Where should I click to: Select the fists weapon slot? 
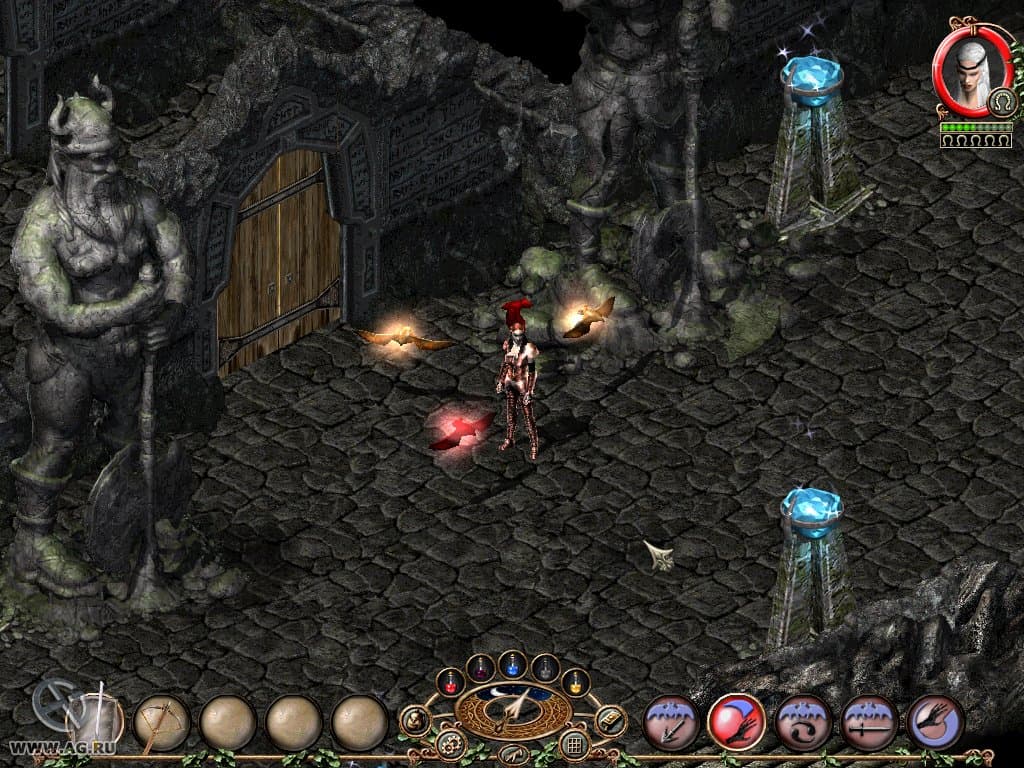coord(96,720)
